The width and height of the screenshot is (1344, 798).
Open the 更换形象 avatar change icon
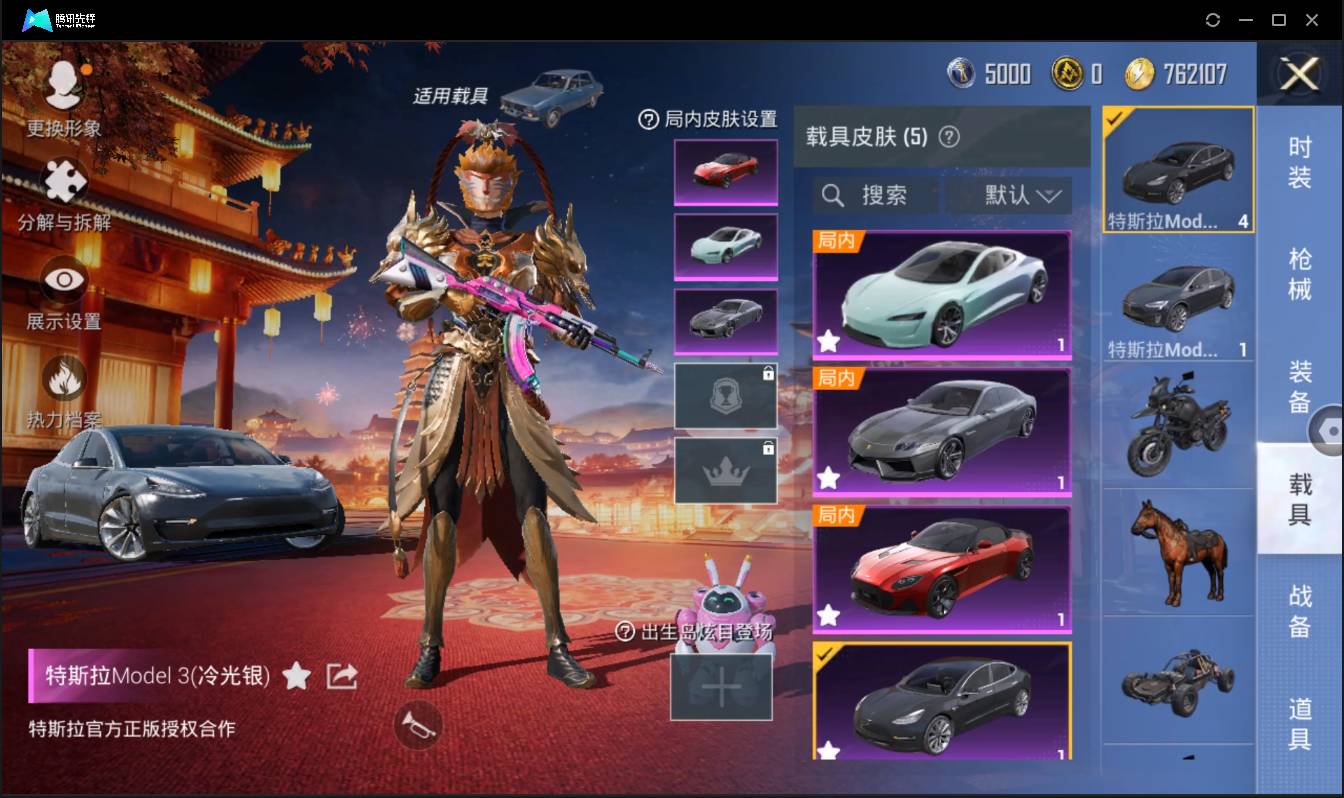pos(62,85)
